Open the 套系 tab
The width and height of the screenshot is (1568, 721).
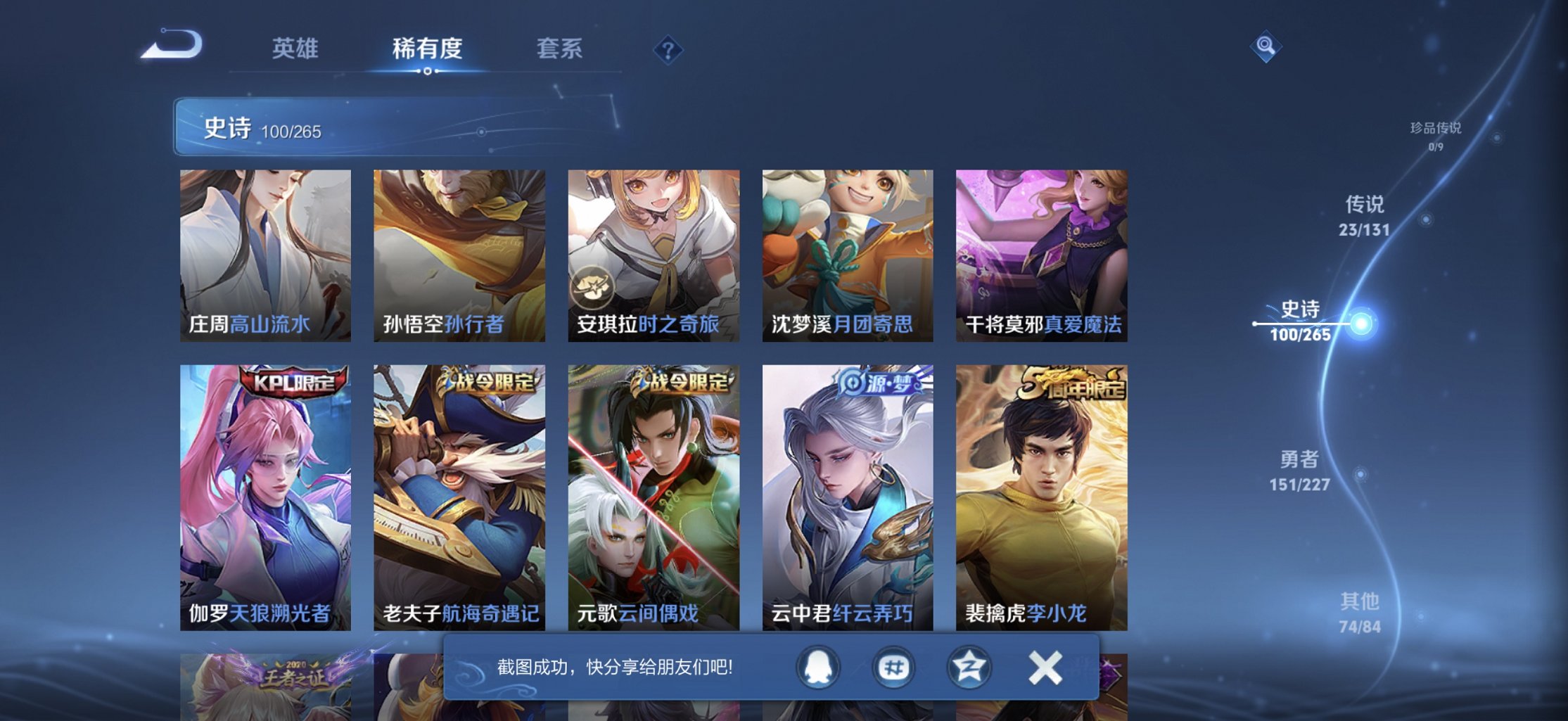click(x=560, y=49)
